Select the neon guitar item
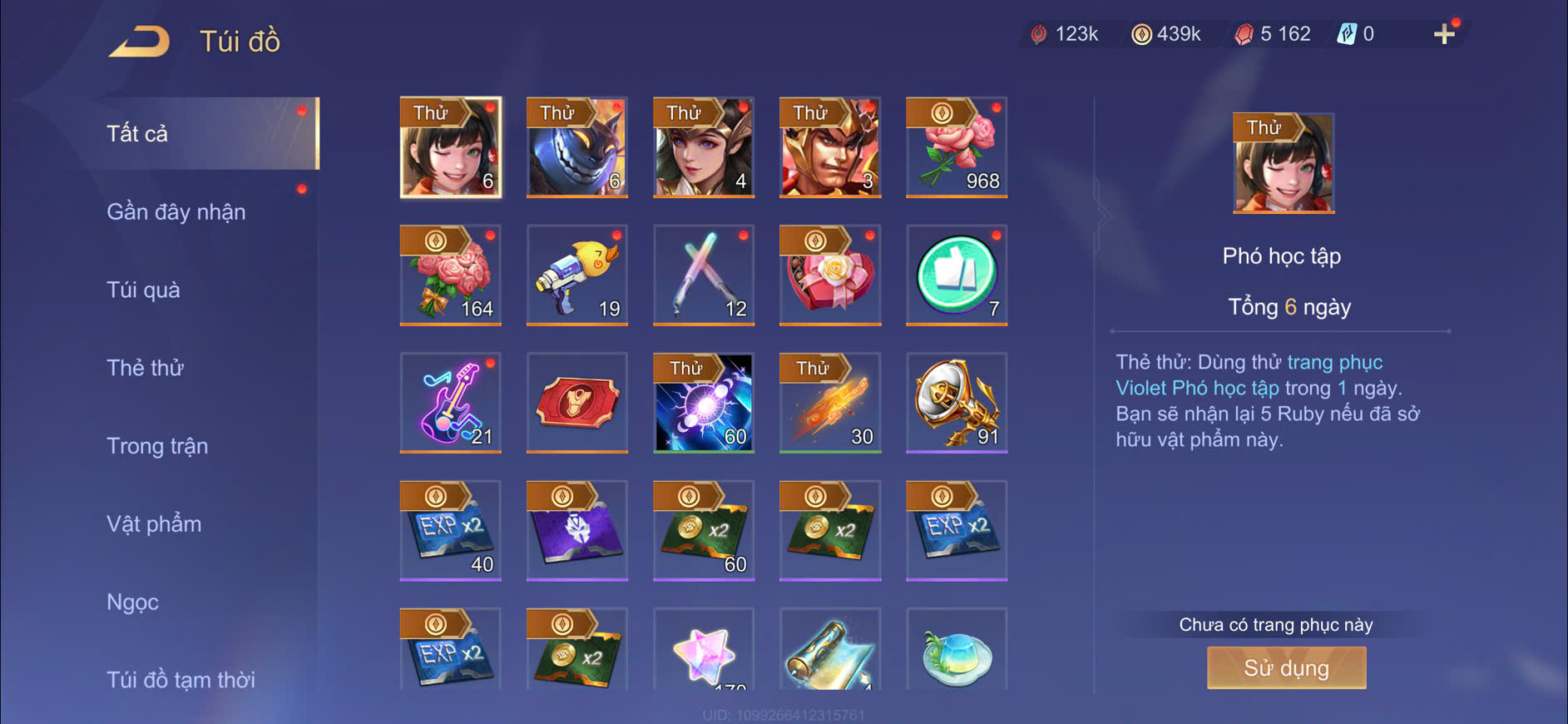The height and width of the screenshot is (724, 1568). (450, 403)
